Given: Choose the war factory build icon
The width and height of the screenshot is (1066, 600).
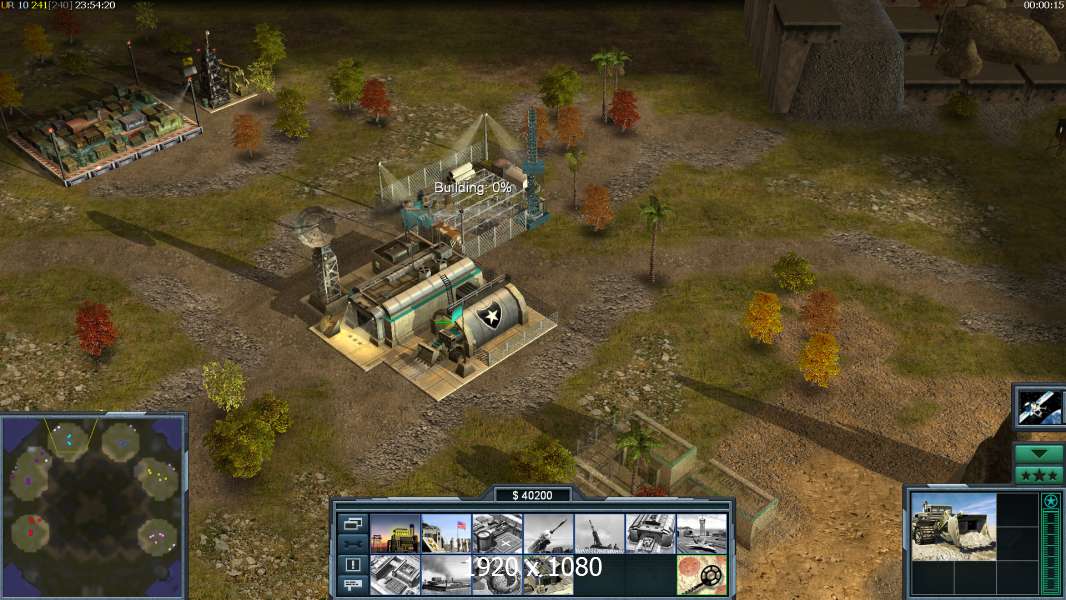Looking at the screenshot, I should (x=650, y=534).
